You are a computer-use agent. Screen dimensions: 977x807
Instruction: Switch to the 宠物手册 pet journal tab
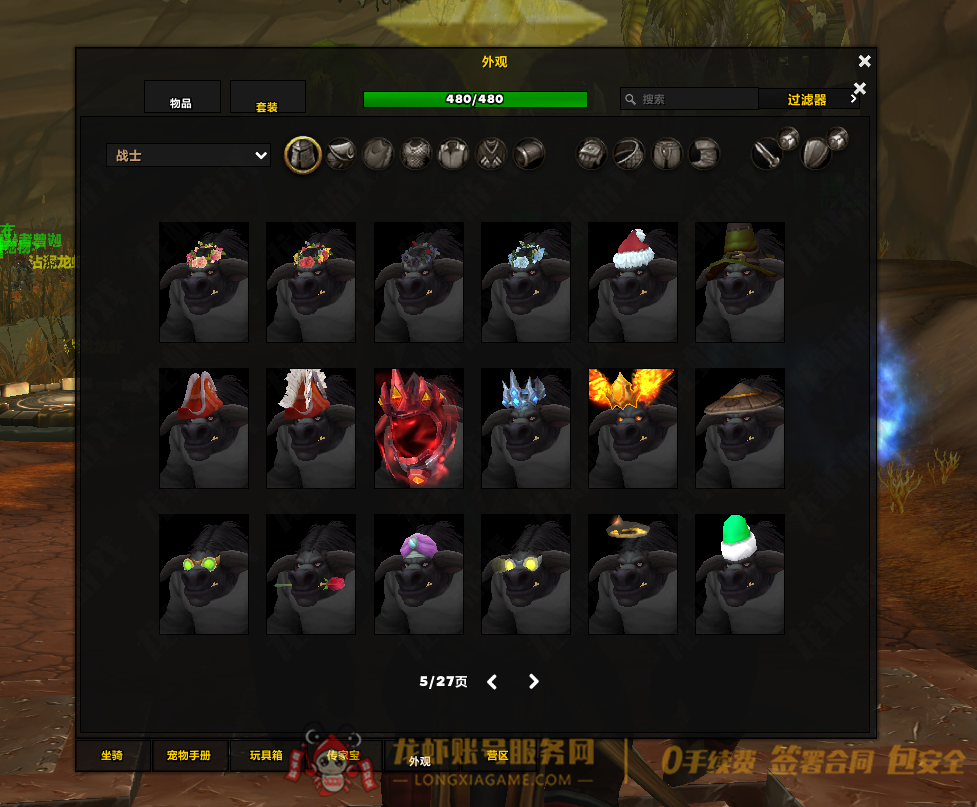[x=189, y=756]
